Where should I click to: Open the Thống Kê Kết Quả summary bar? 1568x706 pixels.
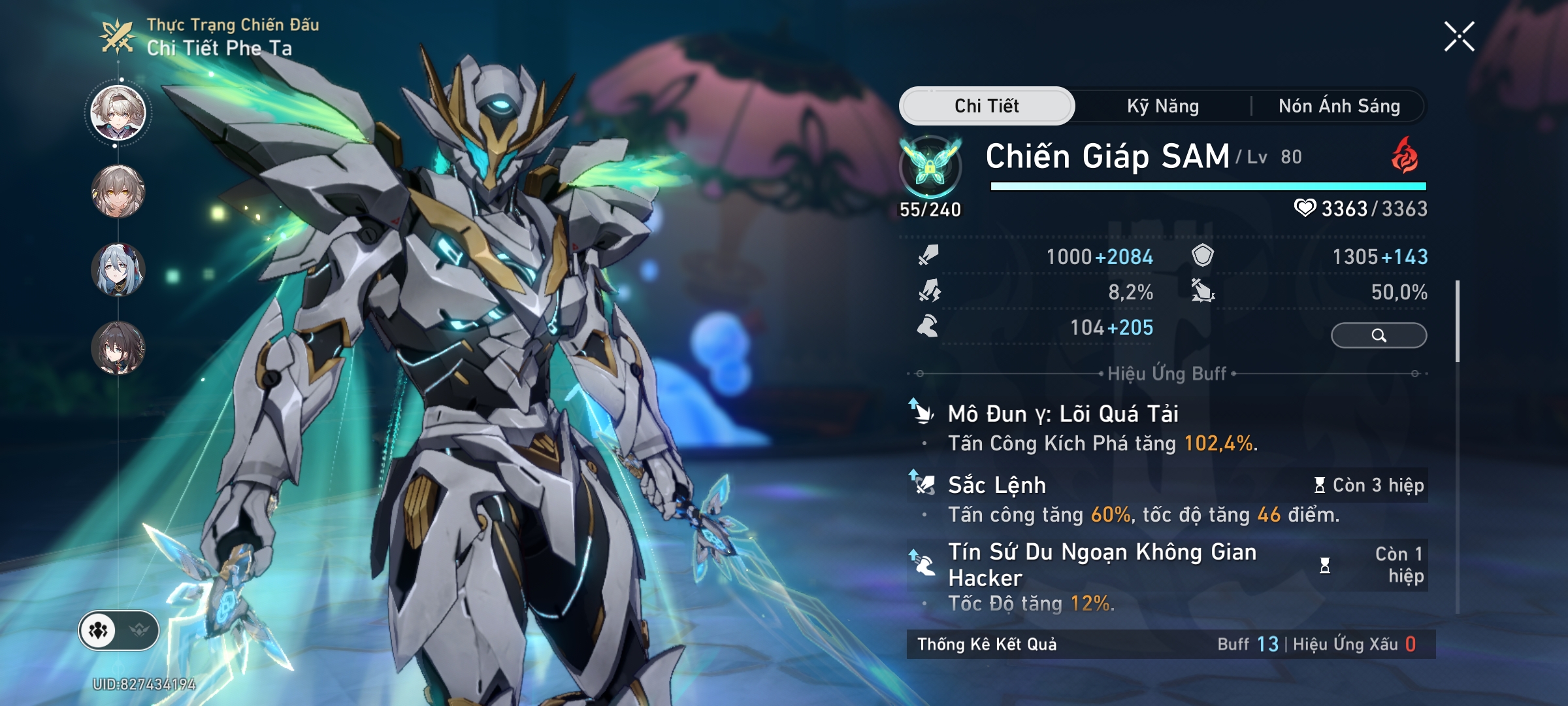(x=1169, y=645)
